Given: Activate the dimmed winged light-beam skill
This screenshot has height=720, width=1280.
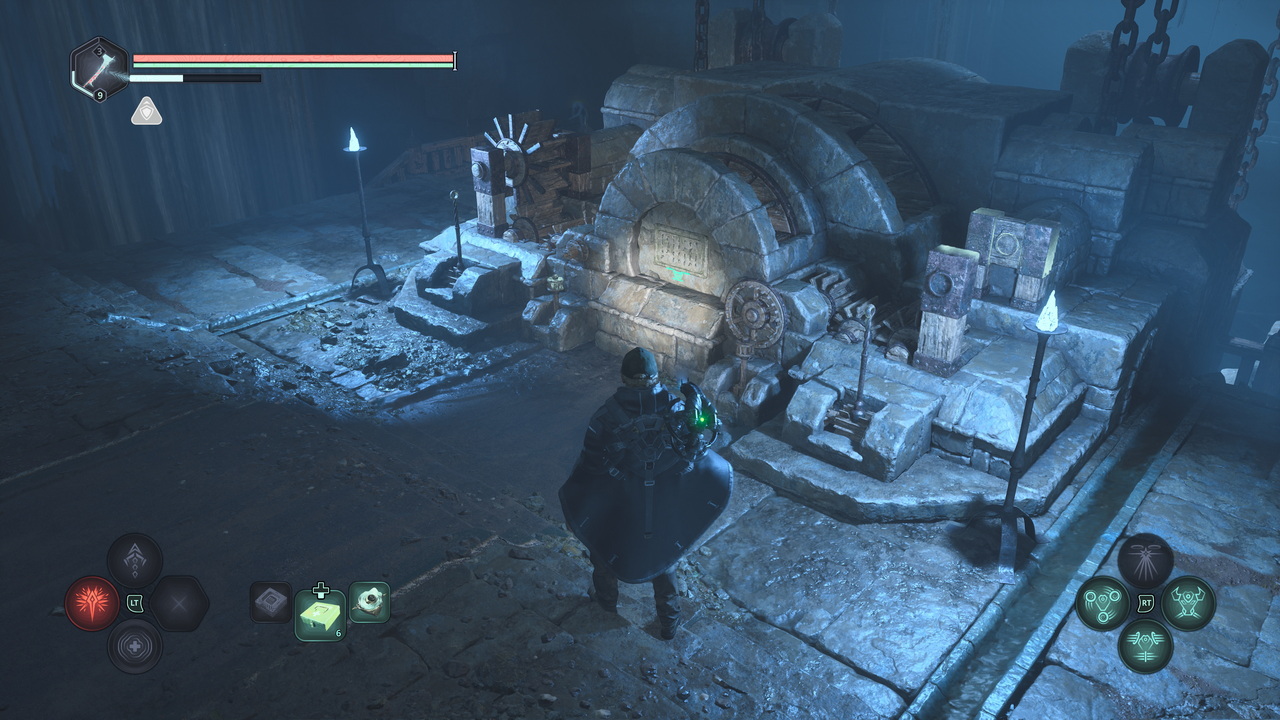Looking at the screenshot, I should click(1145, 560).
